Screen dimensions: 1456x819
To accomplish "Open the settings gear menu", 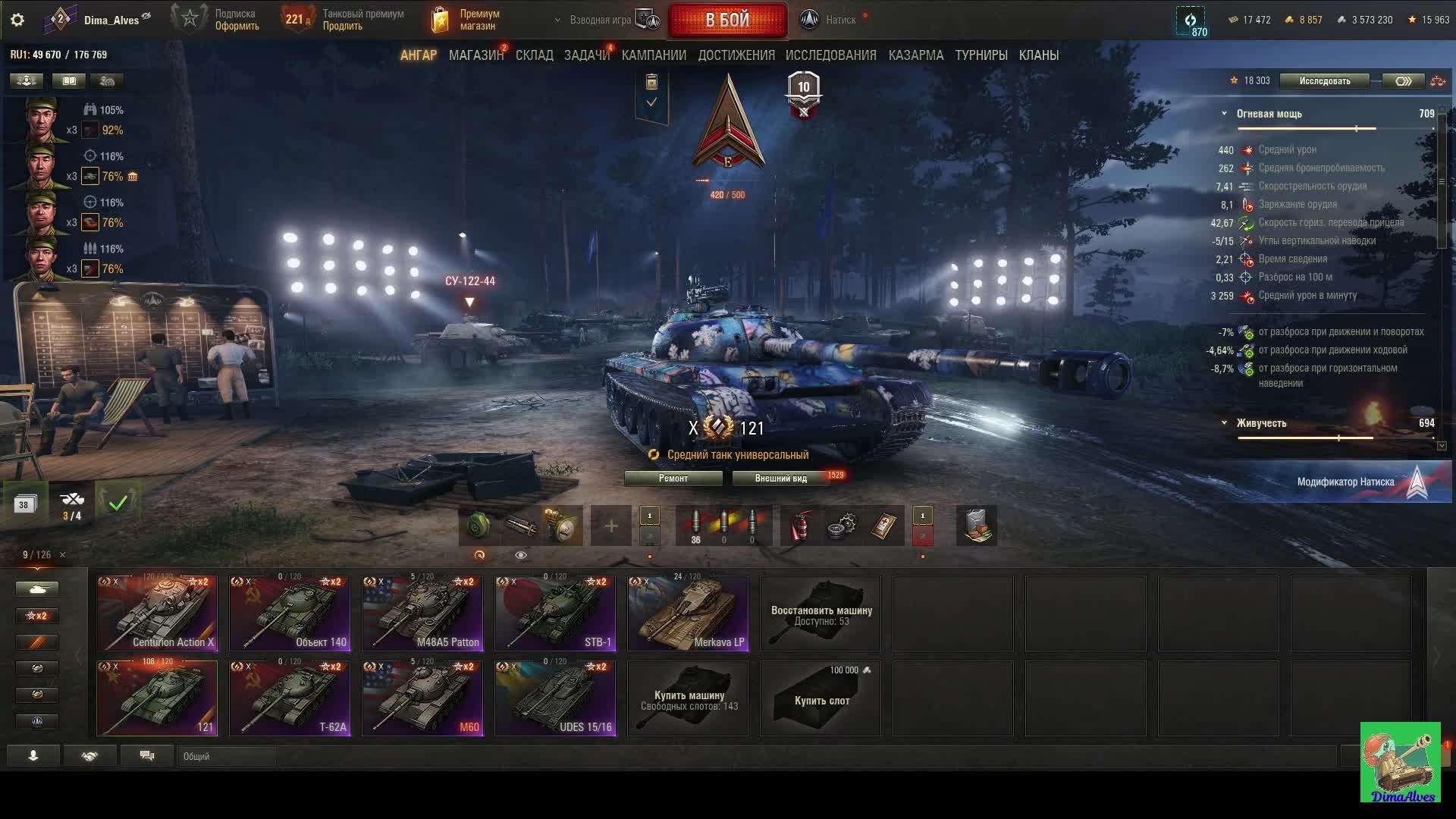I will point(17,20).
